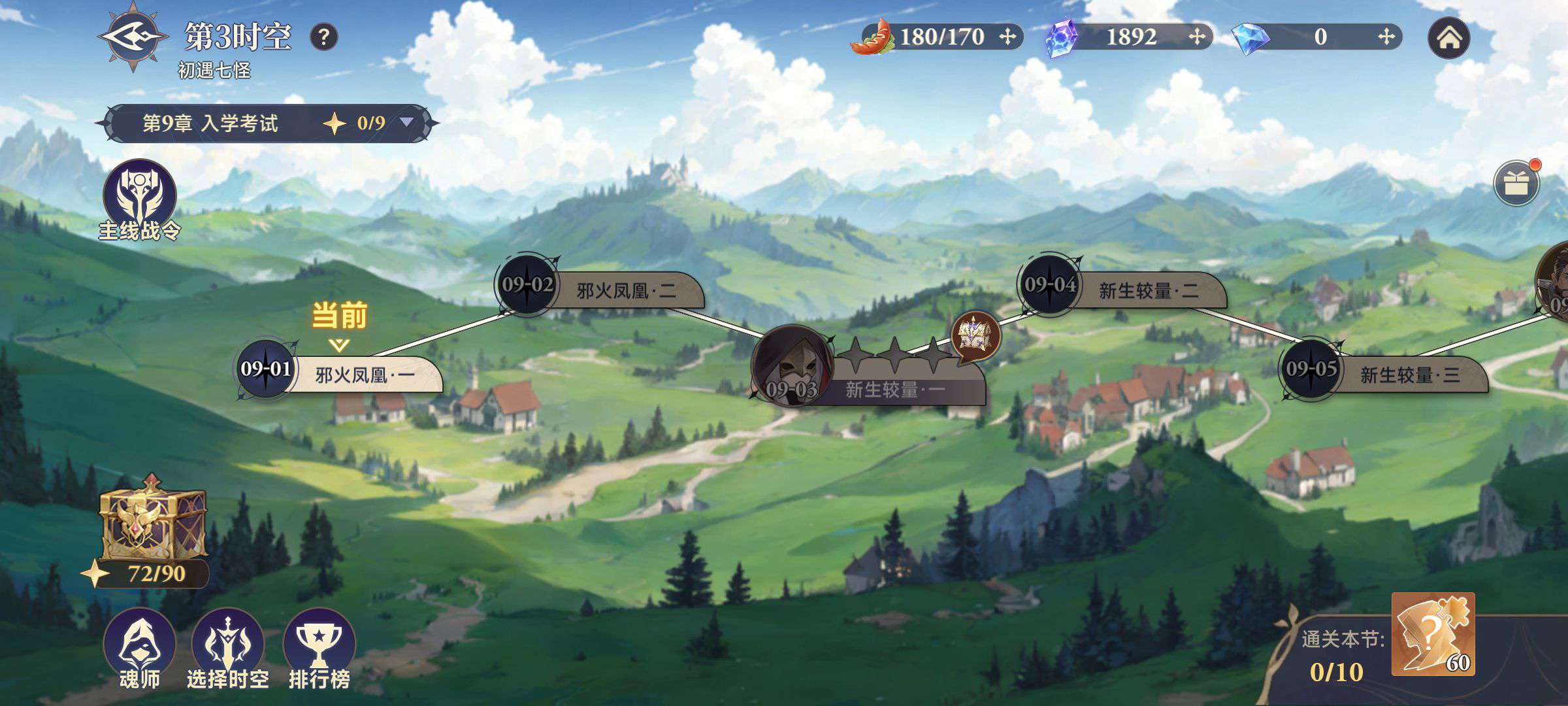Image resolution: width=1568 pixels, height=706 pixels.
Task: Return to the home screen
Action: tap(1448, 38)
